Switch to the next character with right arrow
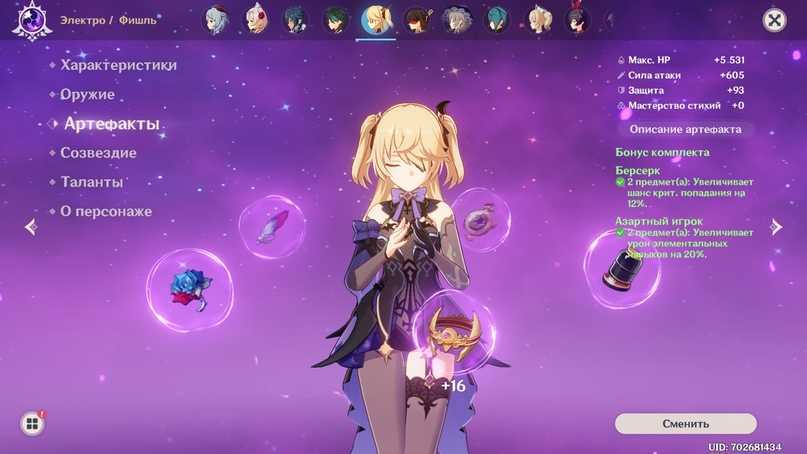Screen dimensions: 807x454 [x=776, y=227]
